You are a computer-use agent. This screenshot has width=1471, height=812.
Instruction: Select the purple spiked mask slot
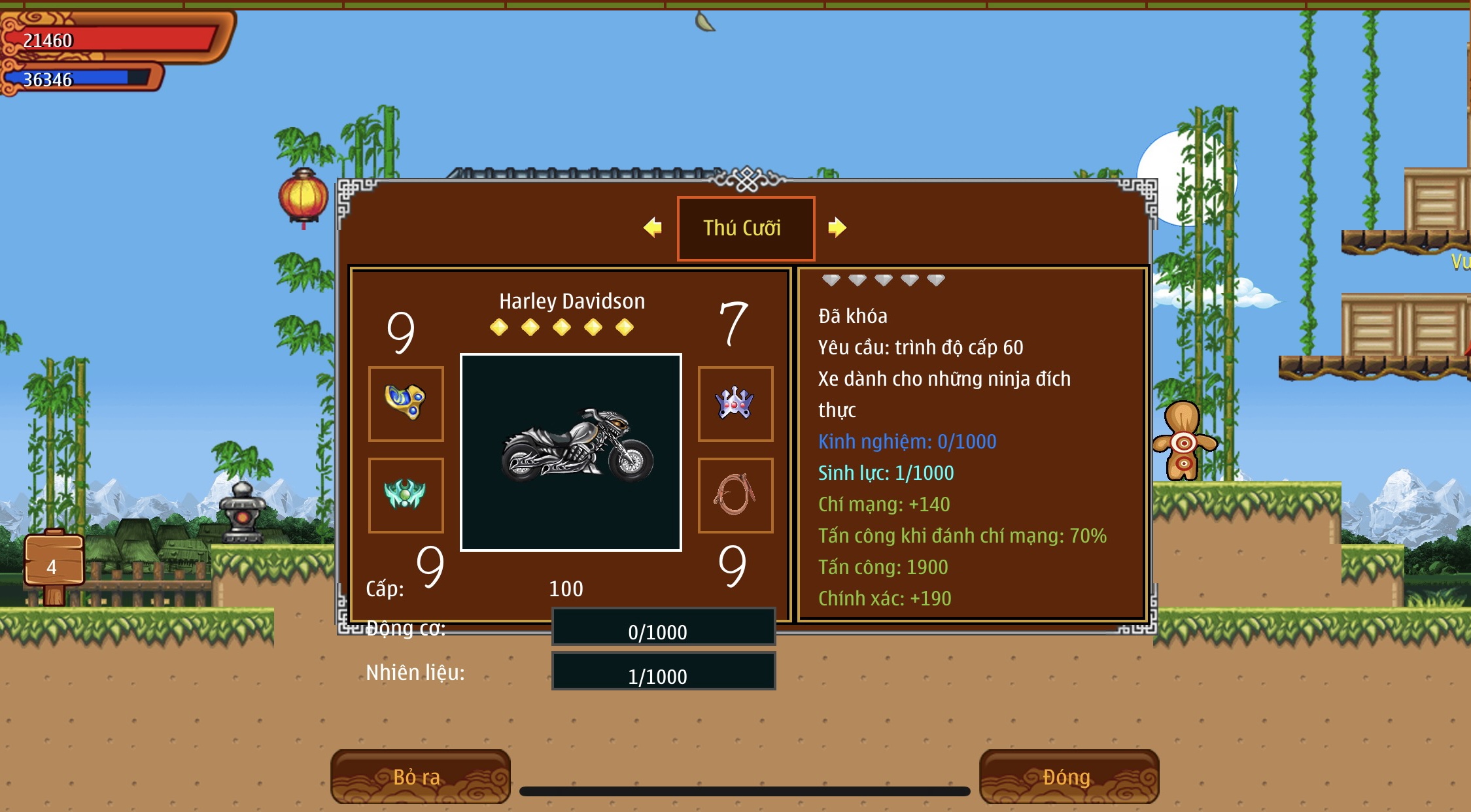[735, 403]
